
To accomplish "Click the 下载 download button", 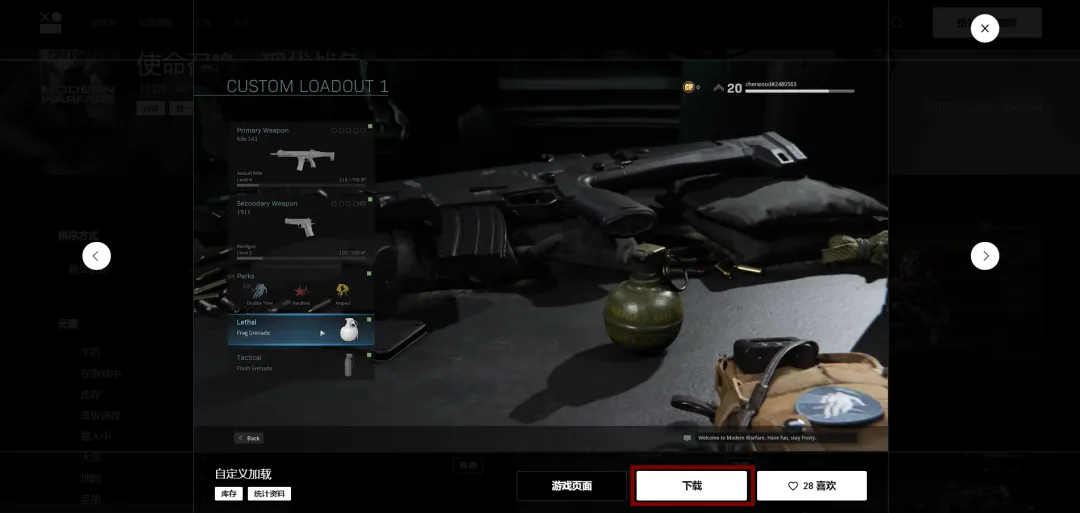I will coord(692,486).
